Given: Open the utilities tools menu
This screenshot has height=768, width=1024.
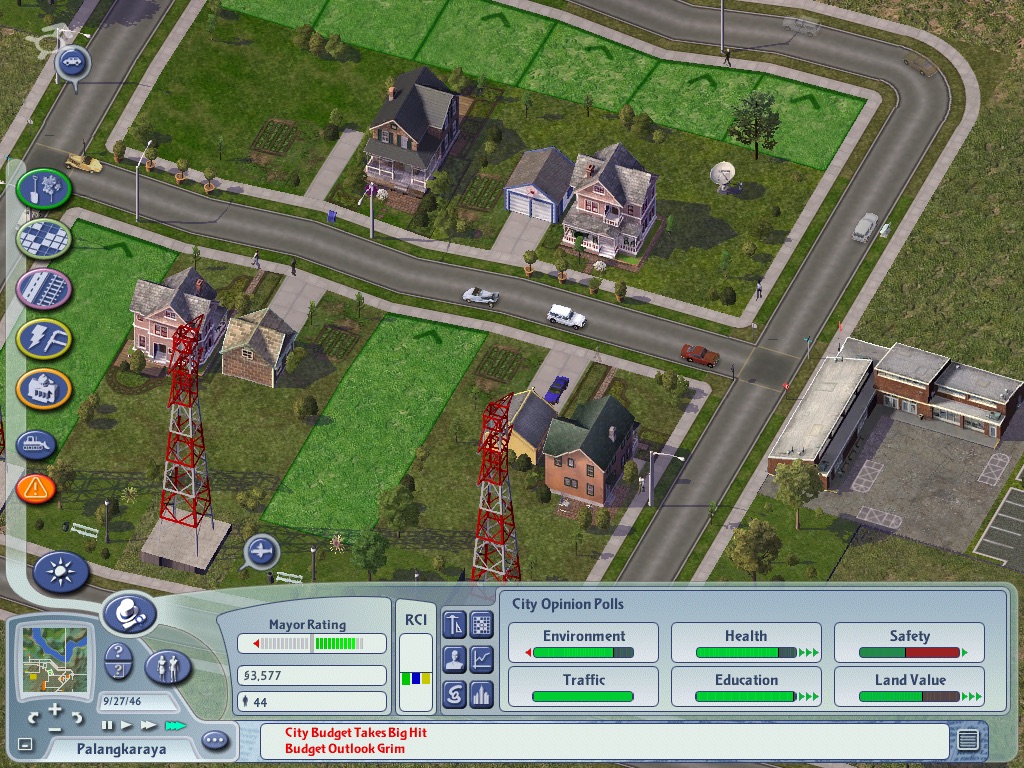Looking at the screenshot, I should 44,338.
